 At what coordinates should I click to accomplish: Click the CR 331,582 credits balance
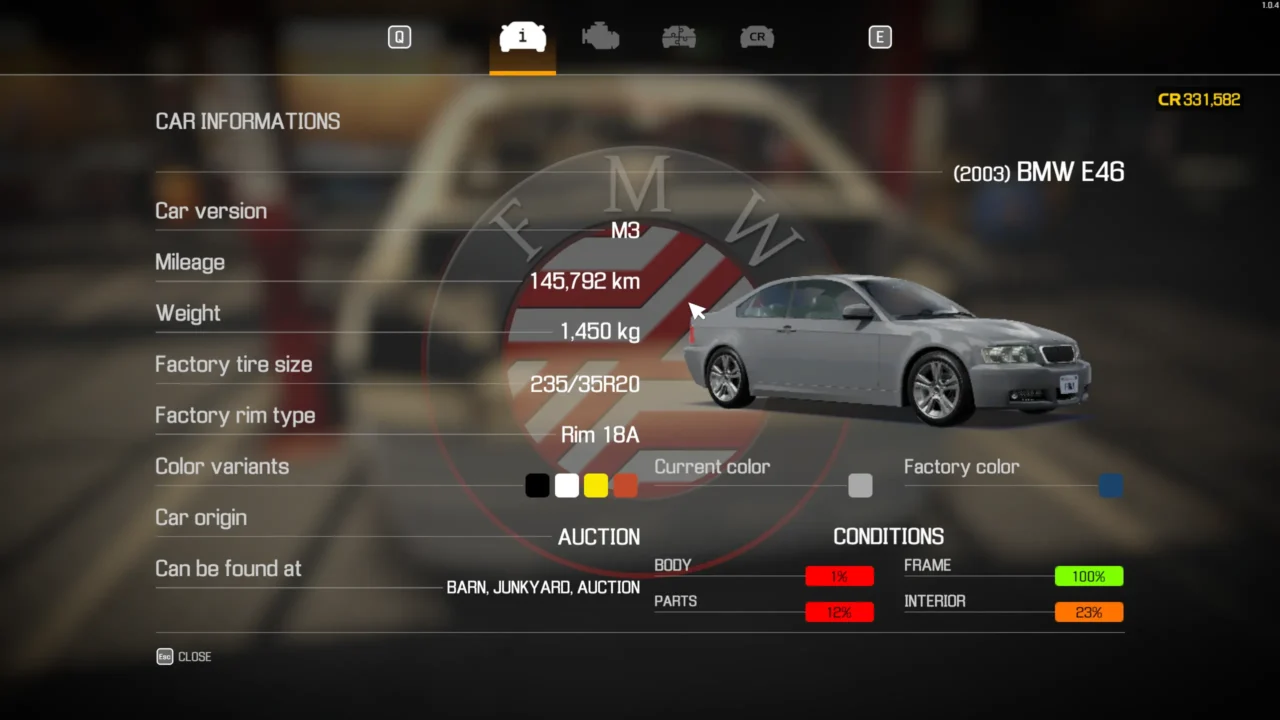(x=1199, y=99)
